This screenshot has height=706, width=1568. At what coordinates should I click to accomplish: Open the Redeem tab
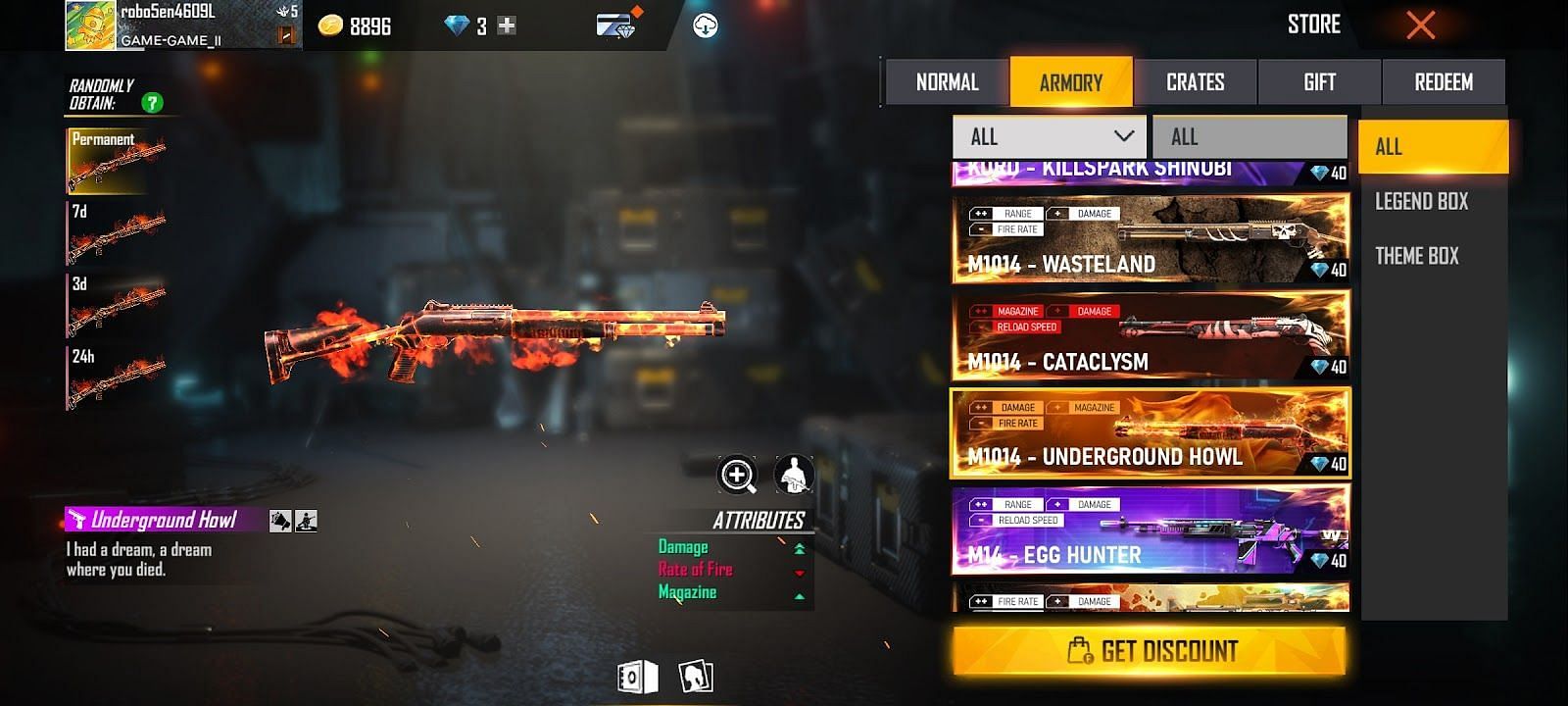[x=1443, y=82]
